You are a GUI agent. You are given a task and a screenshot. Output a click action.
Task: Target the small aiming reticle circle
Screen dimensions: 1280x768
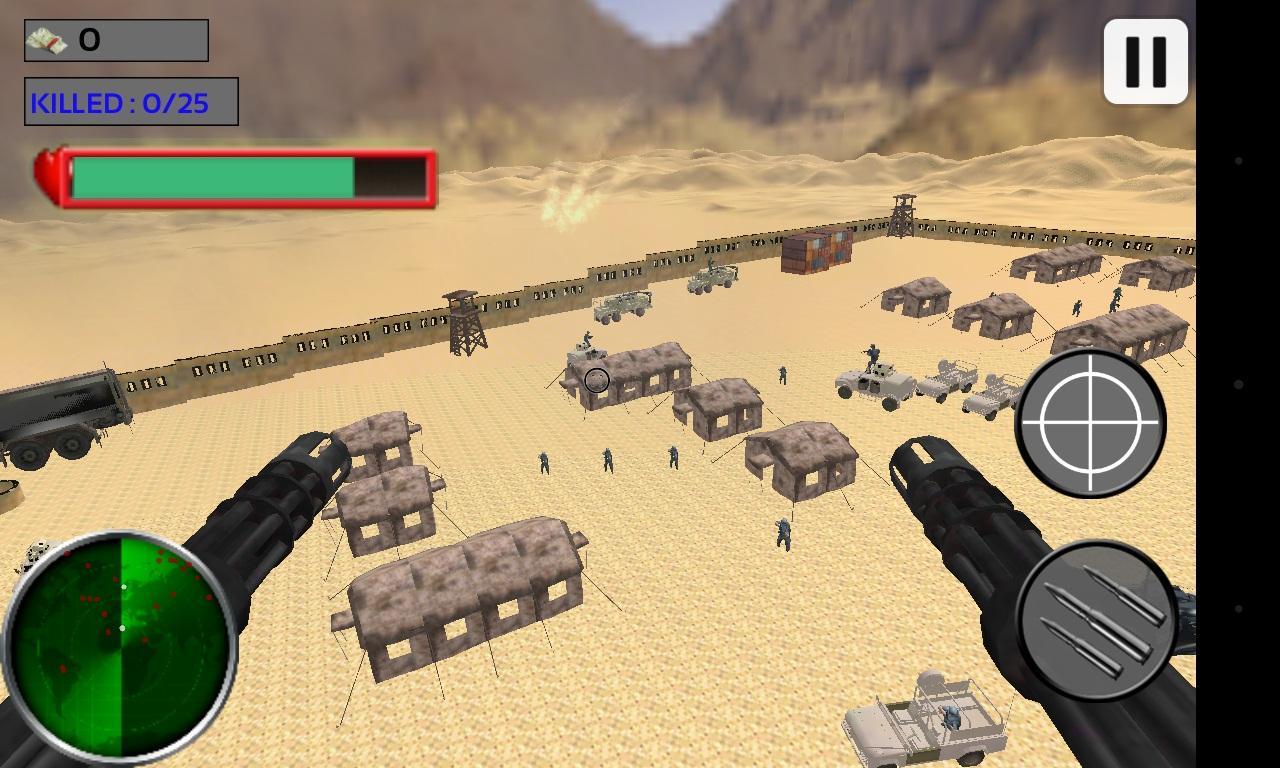[597, 381]
